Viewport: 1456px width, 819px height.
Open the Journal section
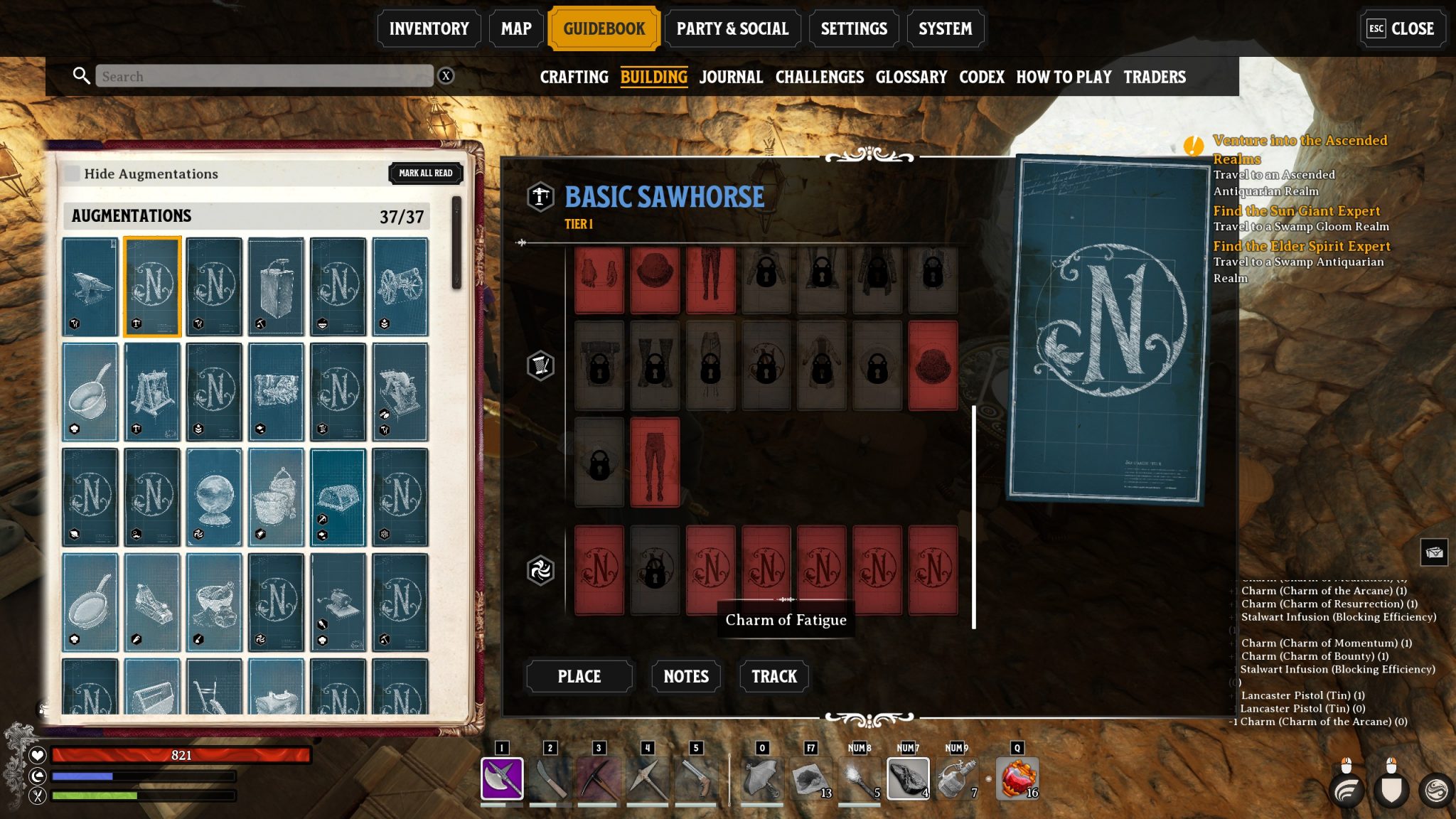pyautogui.click(x=731, y=77)
